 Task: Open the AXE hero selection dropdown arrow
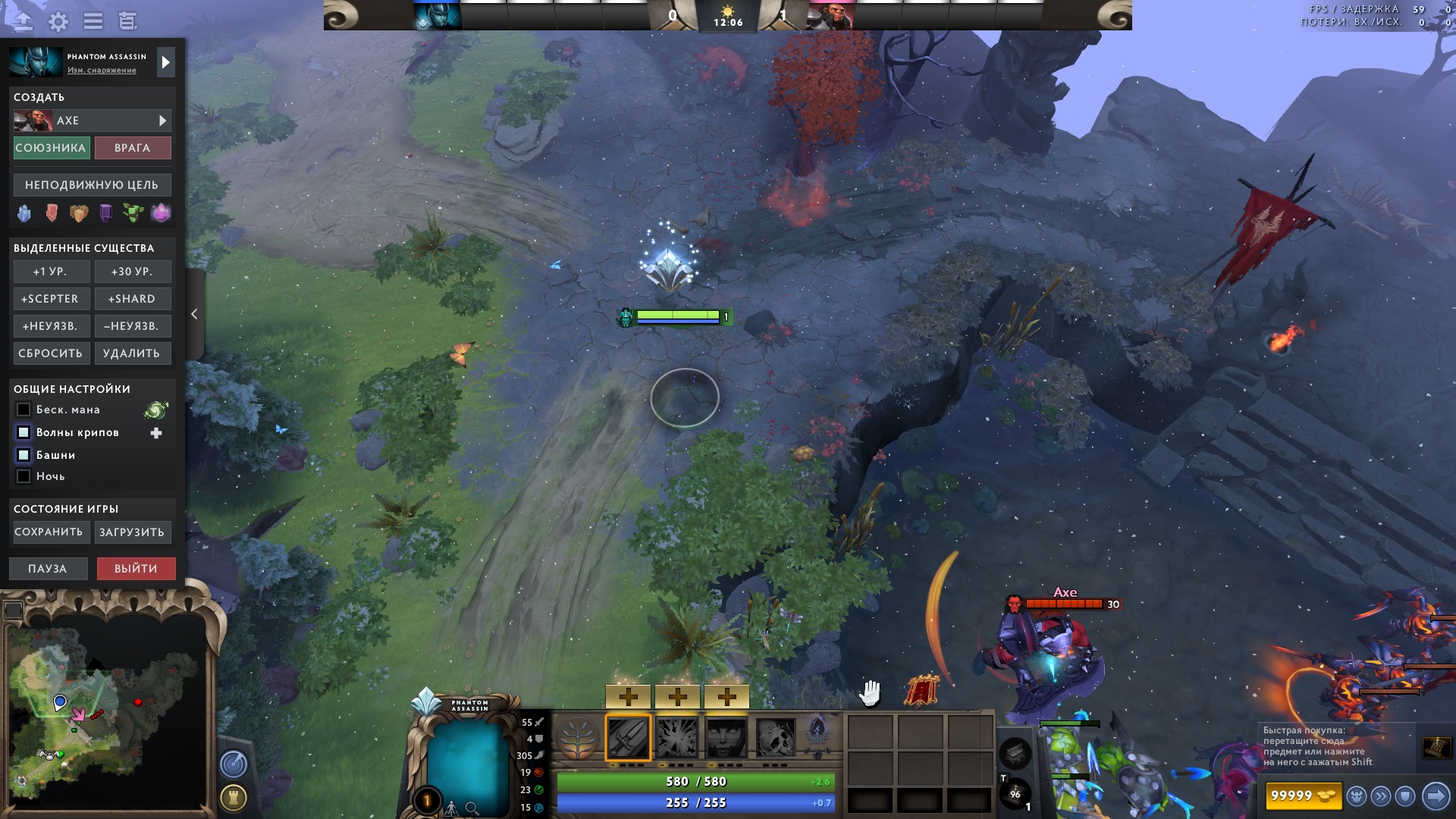(162, 120)
